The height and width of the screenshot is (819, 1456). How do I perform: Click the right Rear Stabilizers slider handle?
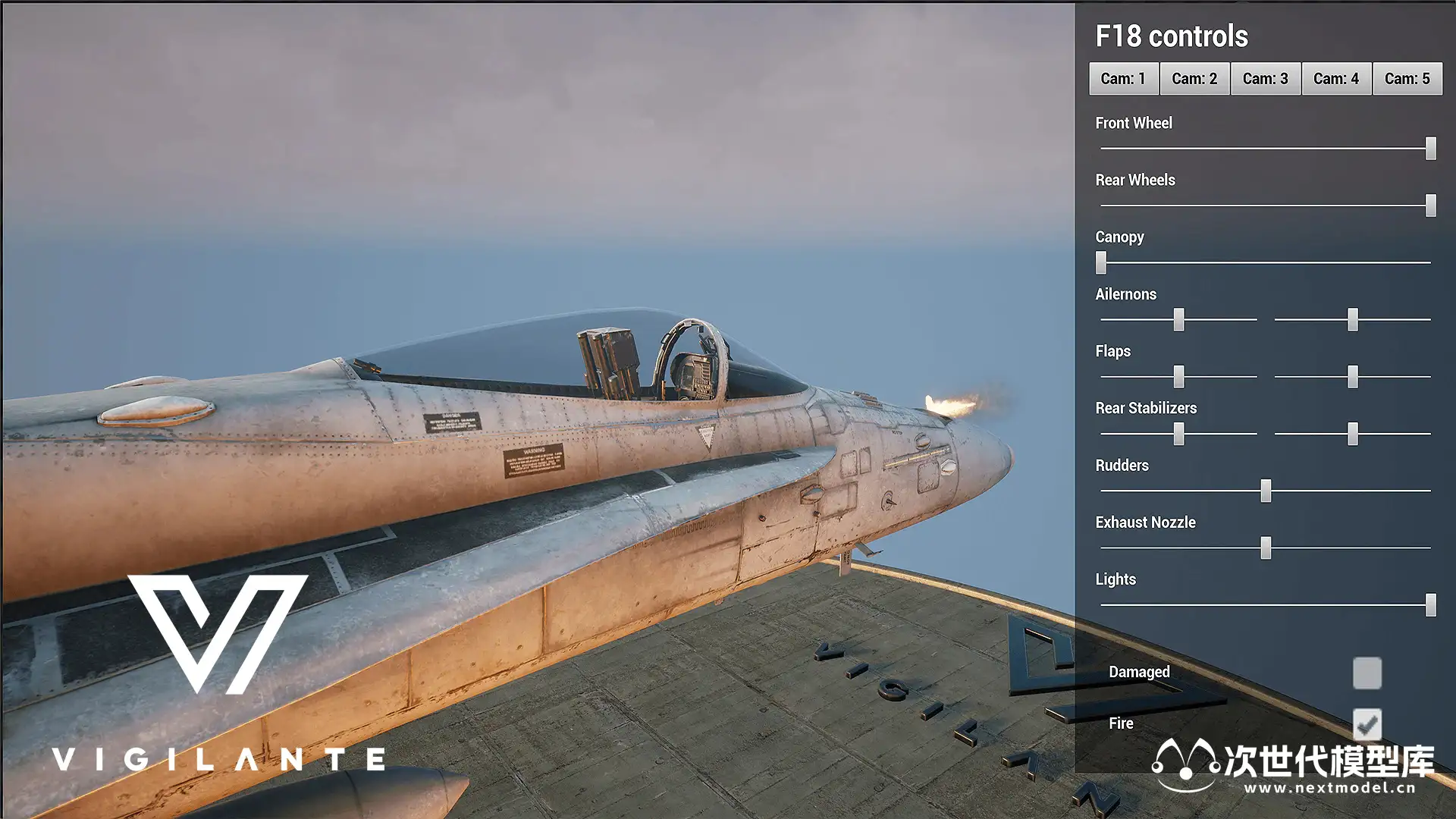1353,434
